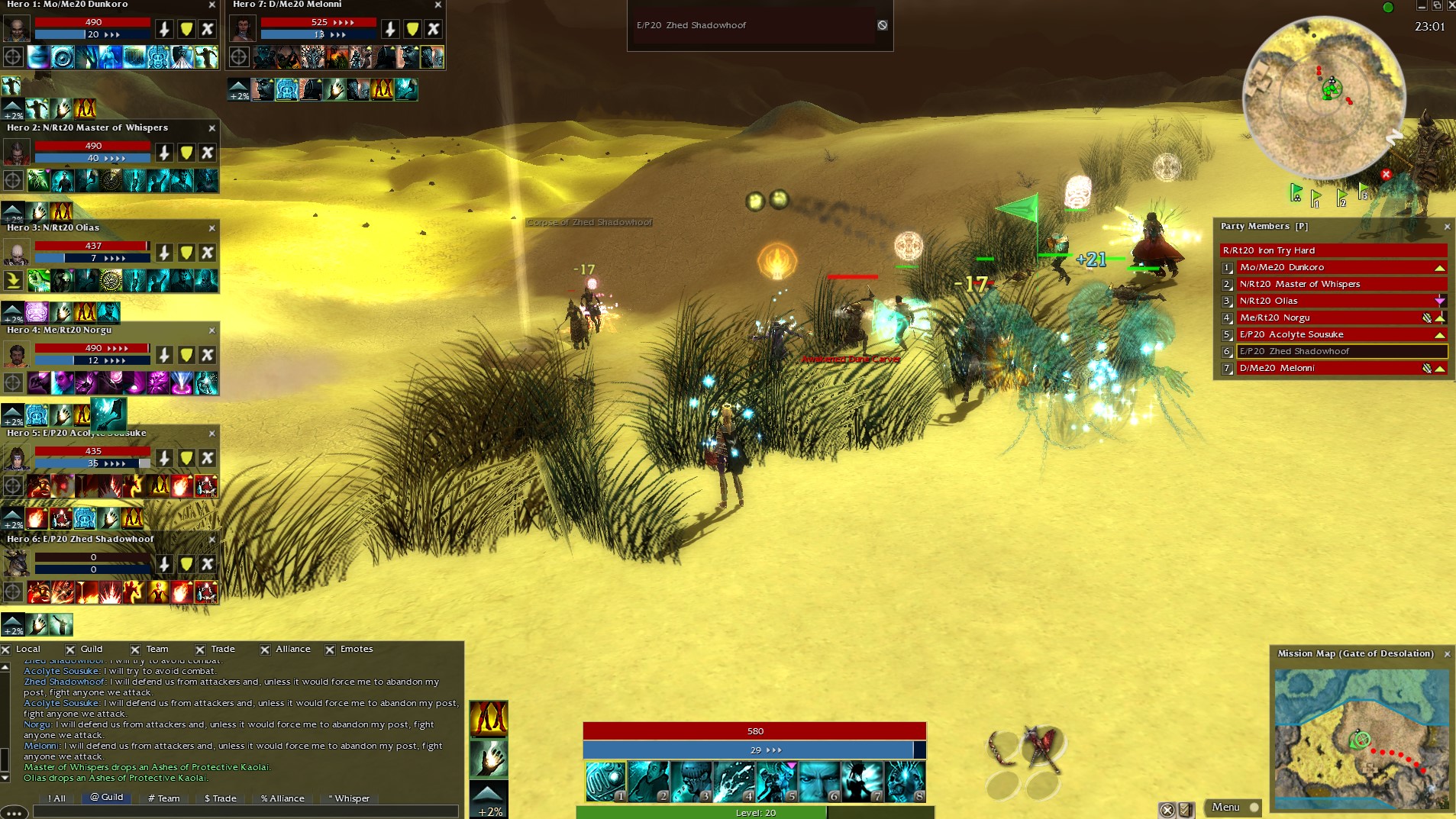The width and height of the screenshot is (1456, 819).
Task: Close the game window
Action: (1450, 5)
